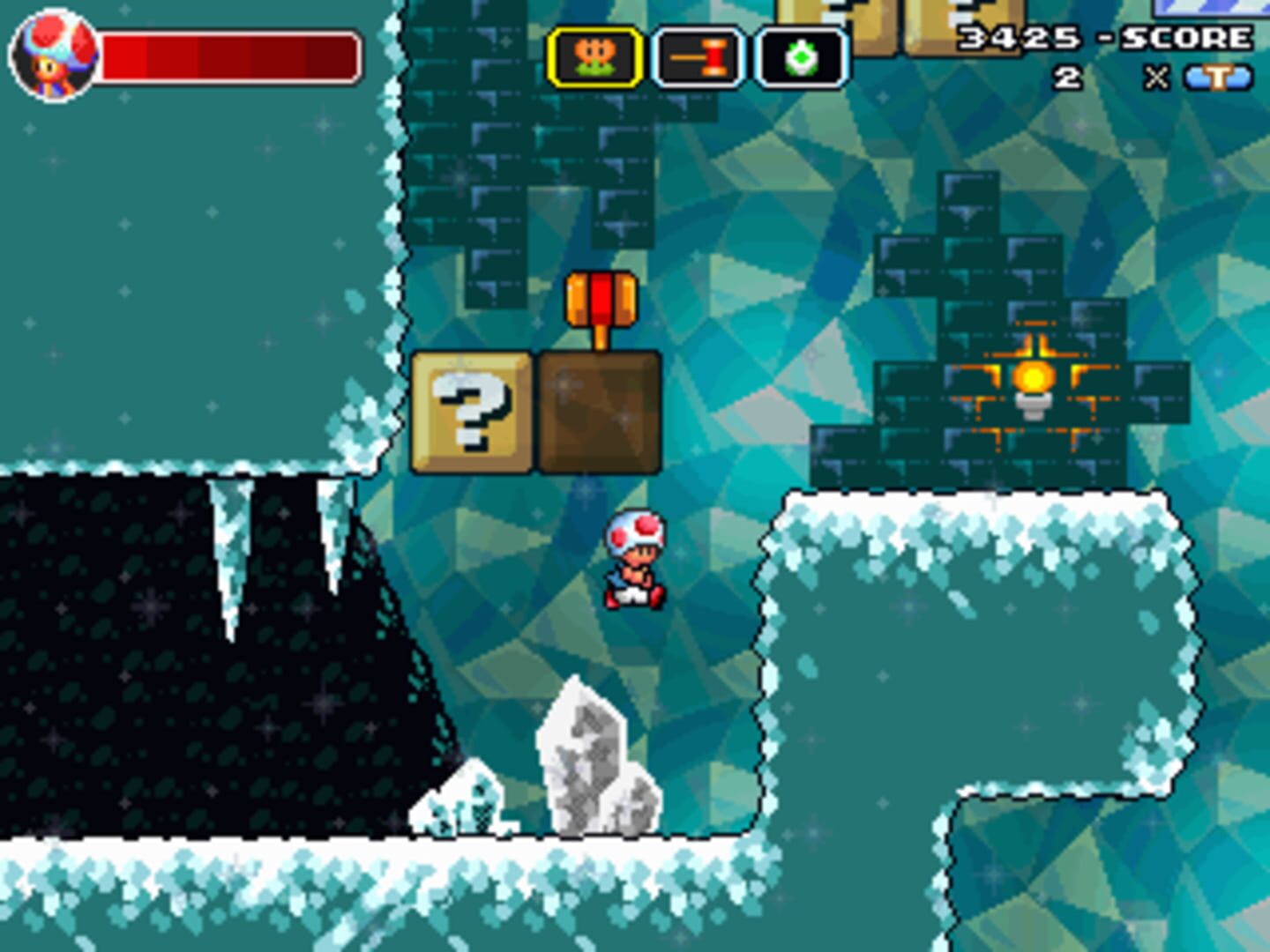Toggle the green shield power-up on

click(x=799, y=58)
